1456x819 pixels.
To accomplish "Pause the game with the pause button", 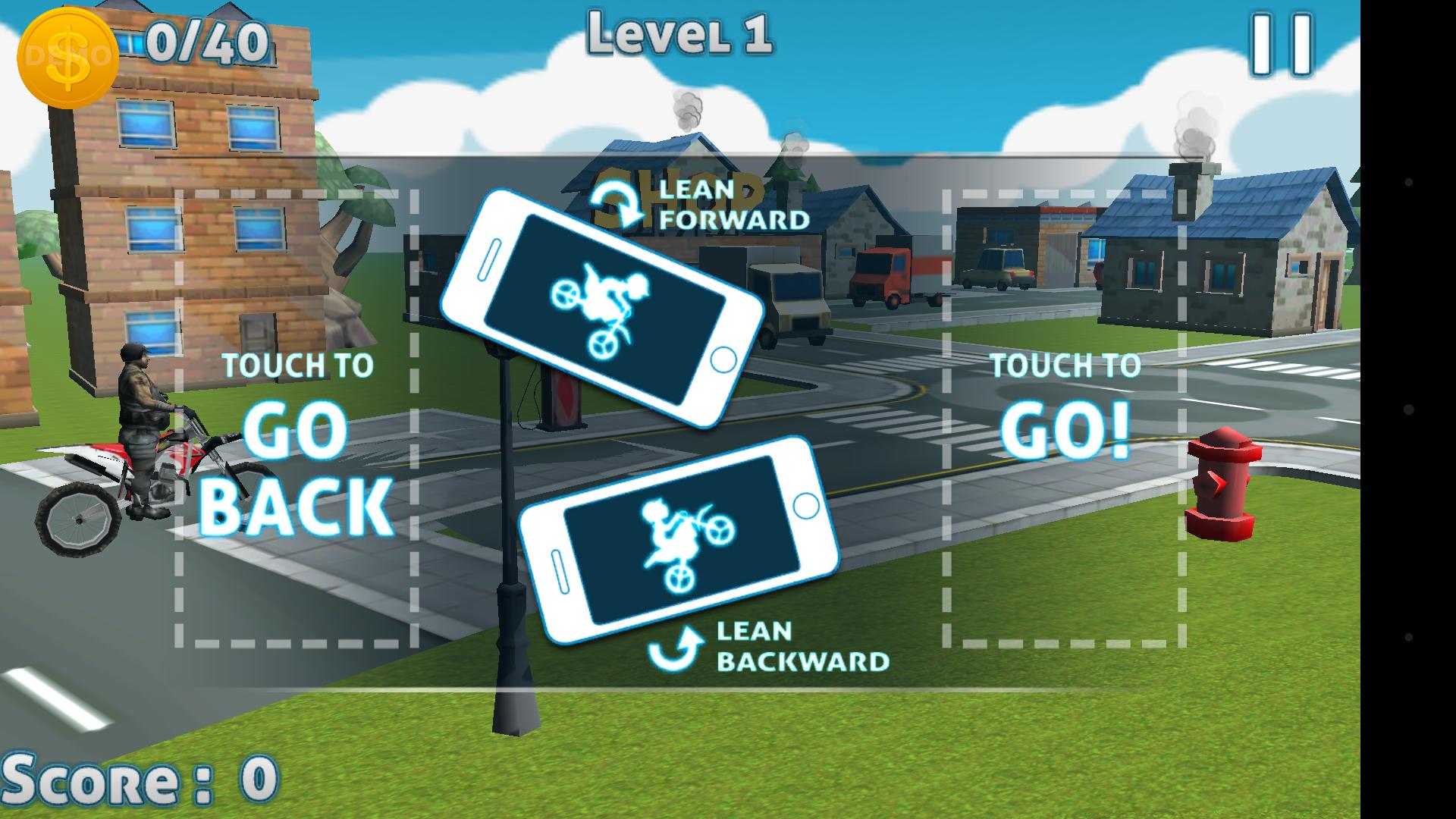I will [1282, 45].
